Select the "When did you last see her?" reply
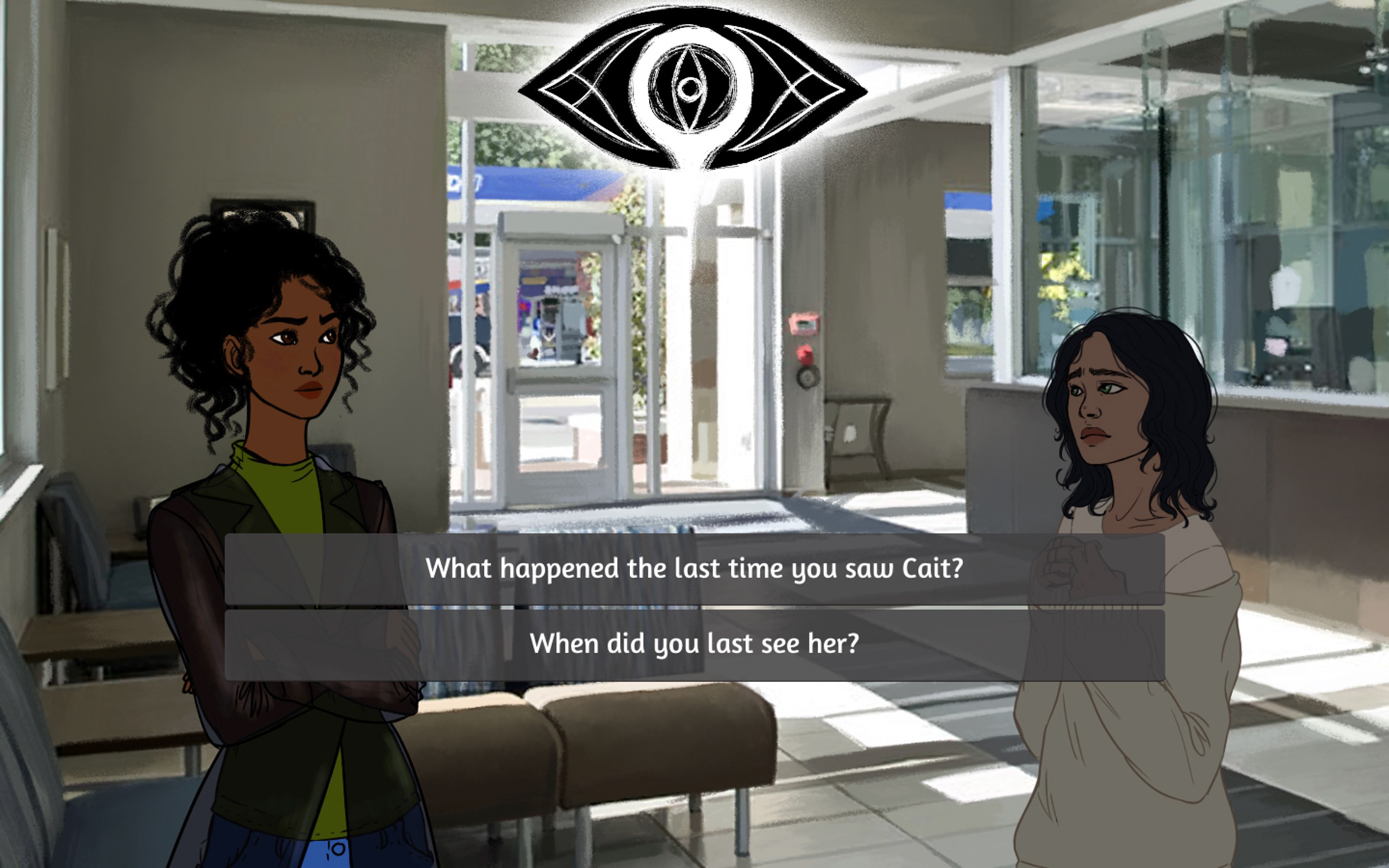This screenshot has width=1389, height=868. [x=694, y=644]
